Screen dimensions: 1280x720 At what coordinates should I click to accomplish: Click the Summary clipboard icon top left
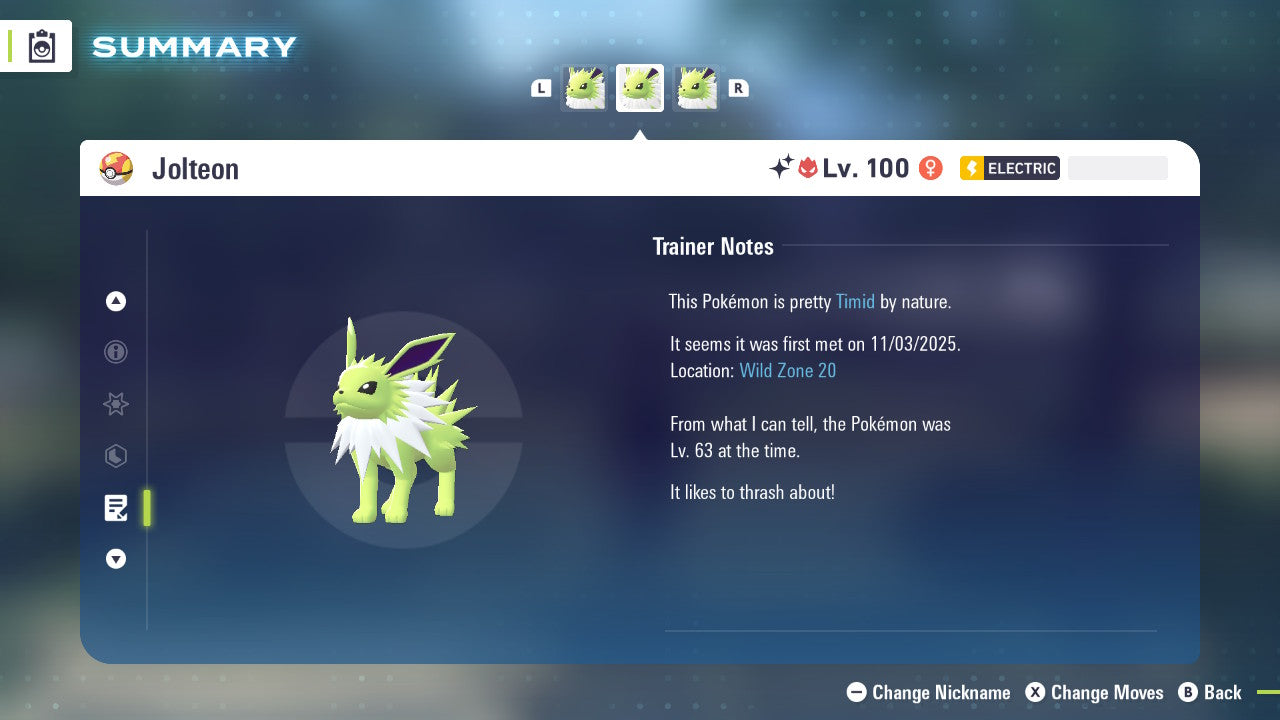click(41, 45)
